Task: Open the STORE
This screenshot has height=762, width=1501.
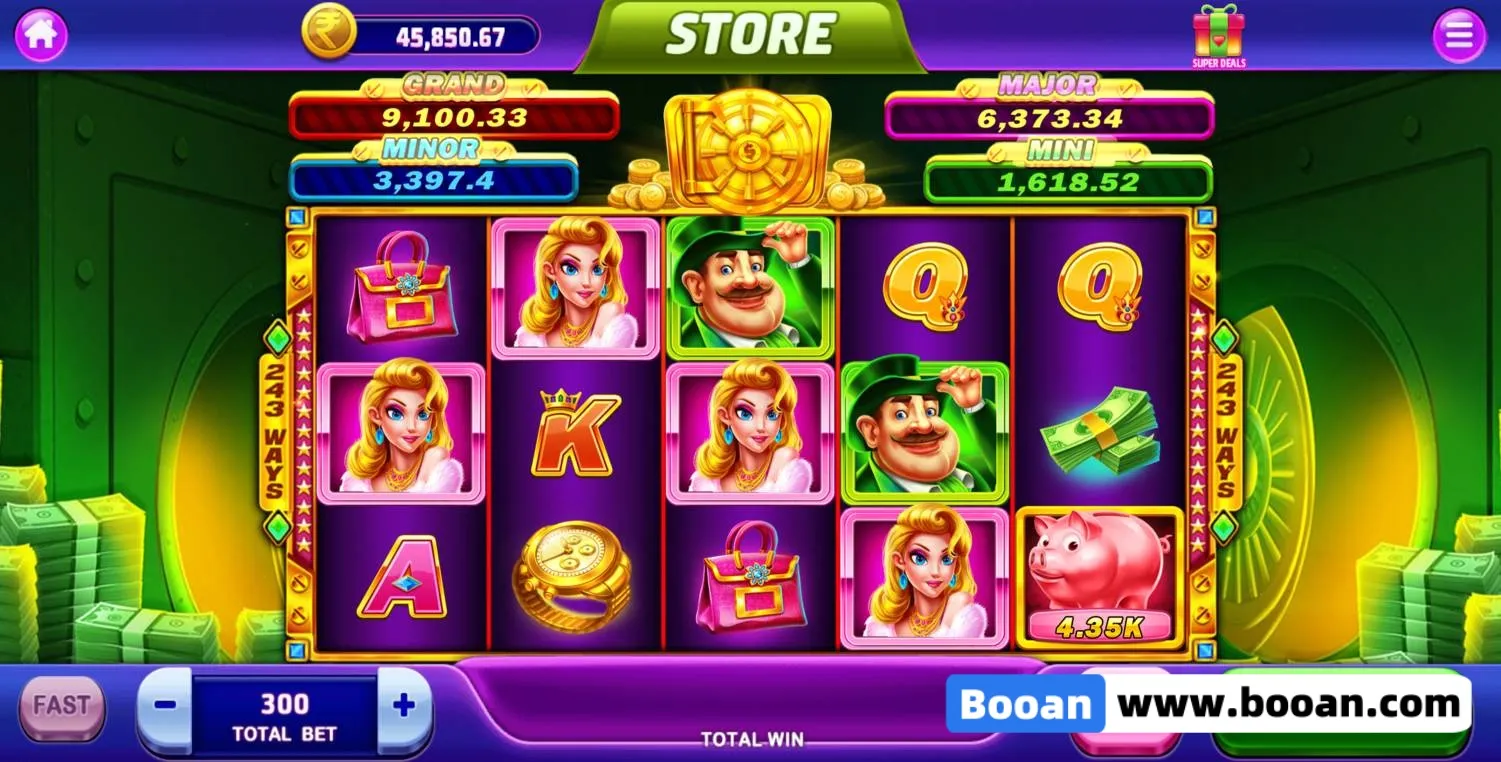Action: [x=750, y=36]
